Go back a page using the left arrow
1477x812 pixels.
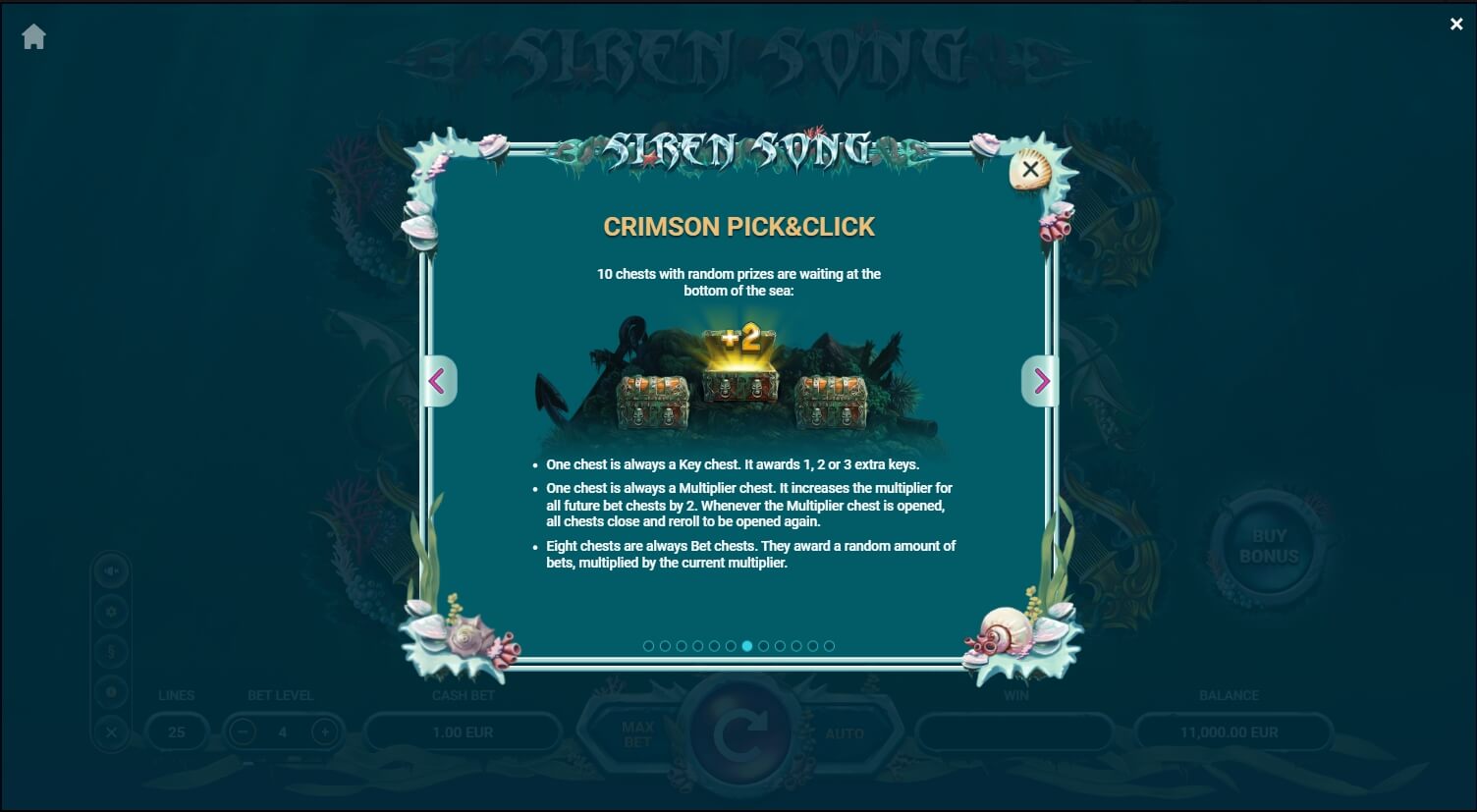(438, 381)
